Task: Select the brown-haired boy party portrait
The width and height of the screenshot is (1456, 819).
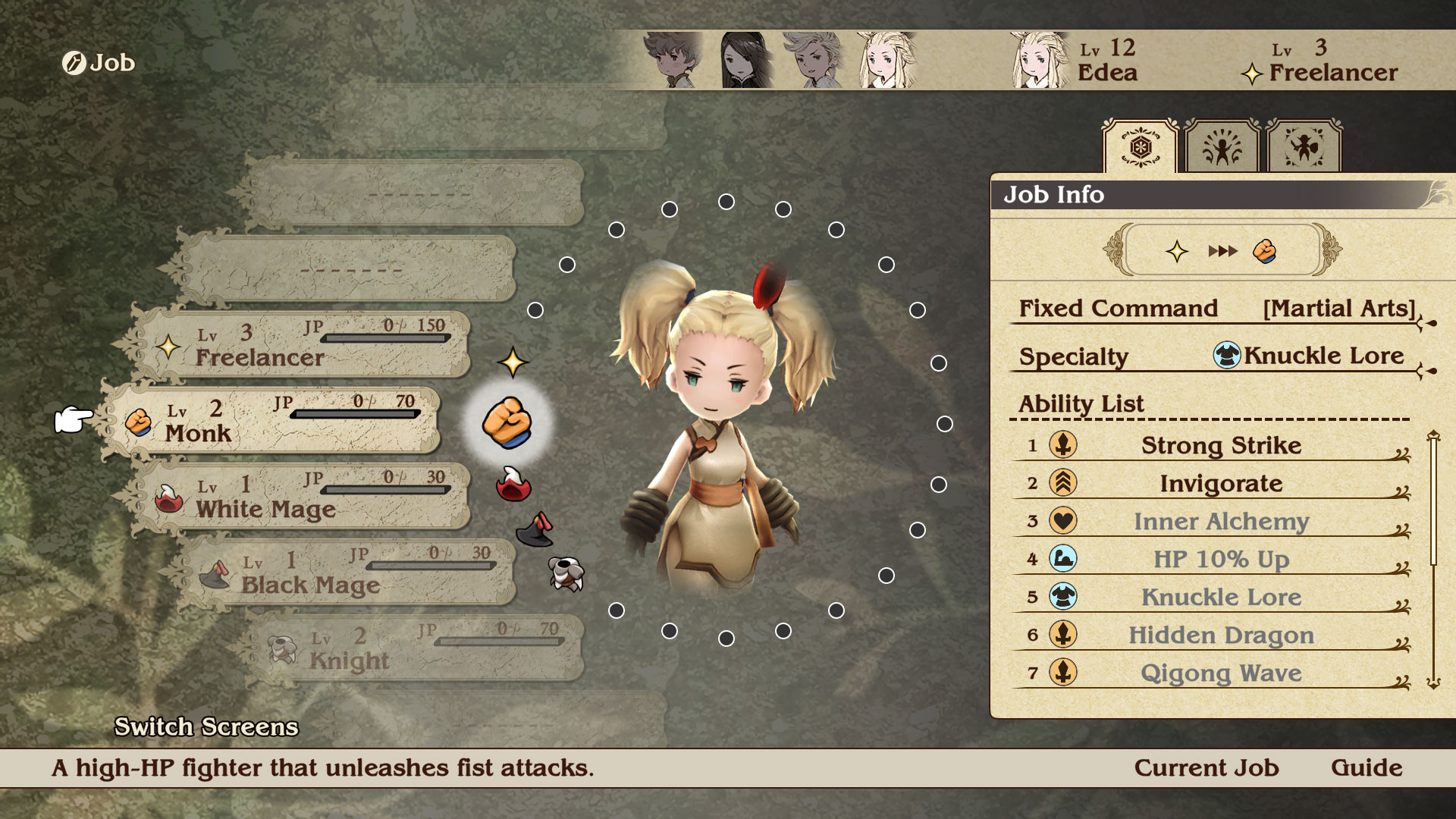Action: point(672,60)
